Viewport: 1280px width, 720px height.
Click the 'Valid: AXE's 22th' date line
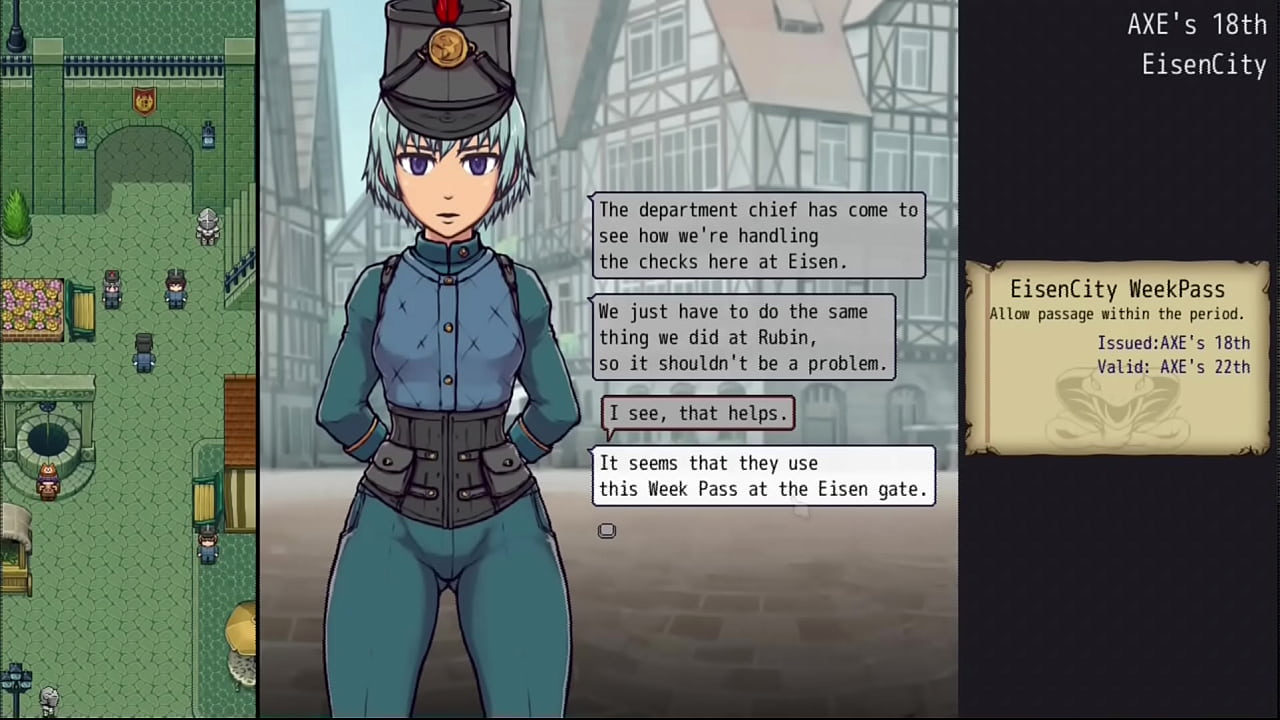point(1174,367)
